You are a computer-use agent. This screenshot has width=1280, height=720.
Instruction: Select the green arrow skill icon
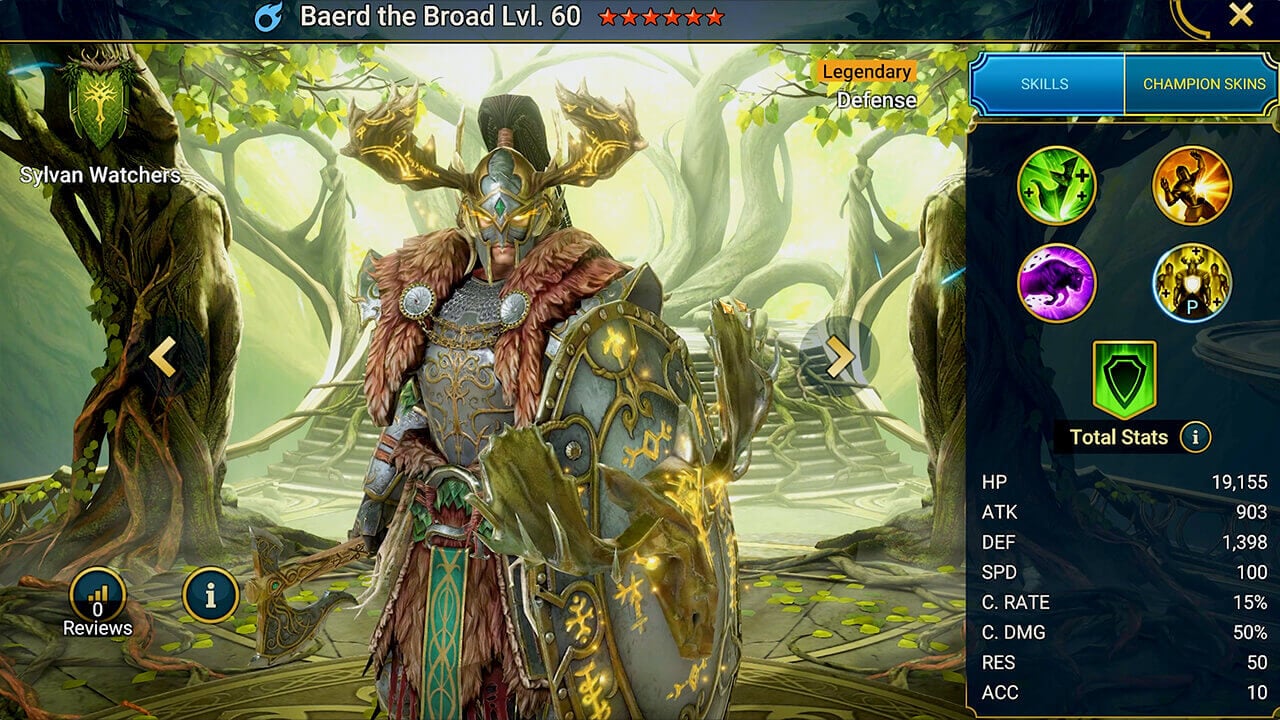(x=1057, y=185)
